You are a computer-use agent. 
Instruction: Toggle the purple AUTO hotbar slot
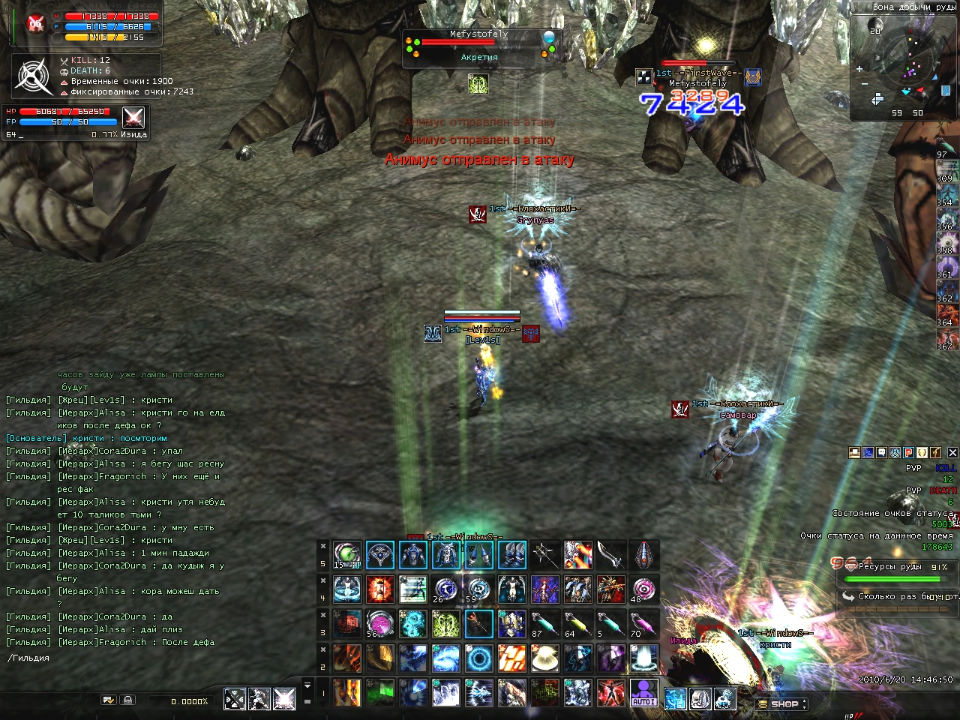coord(643,693)
